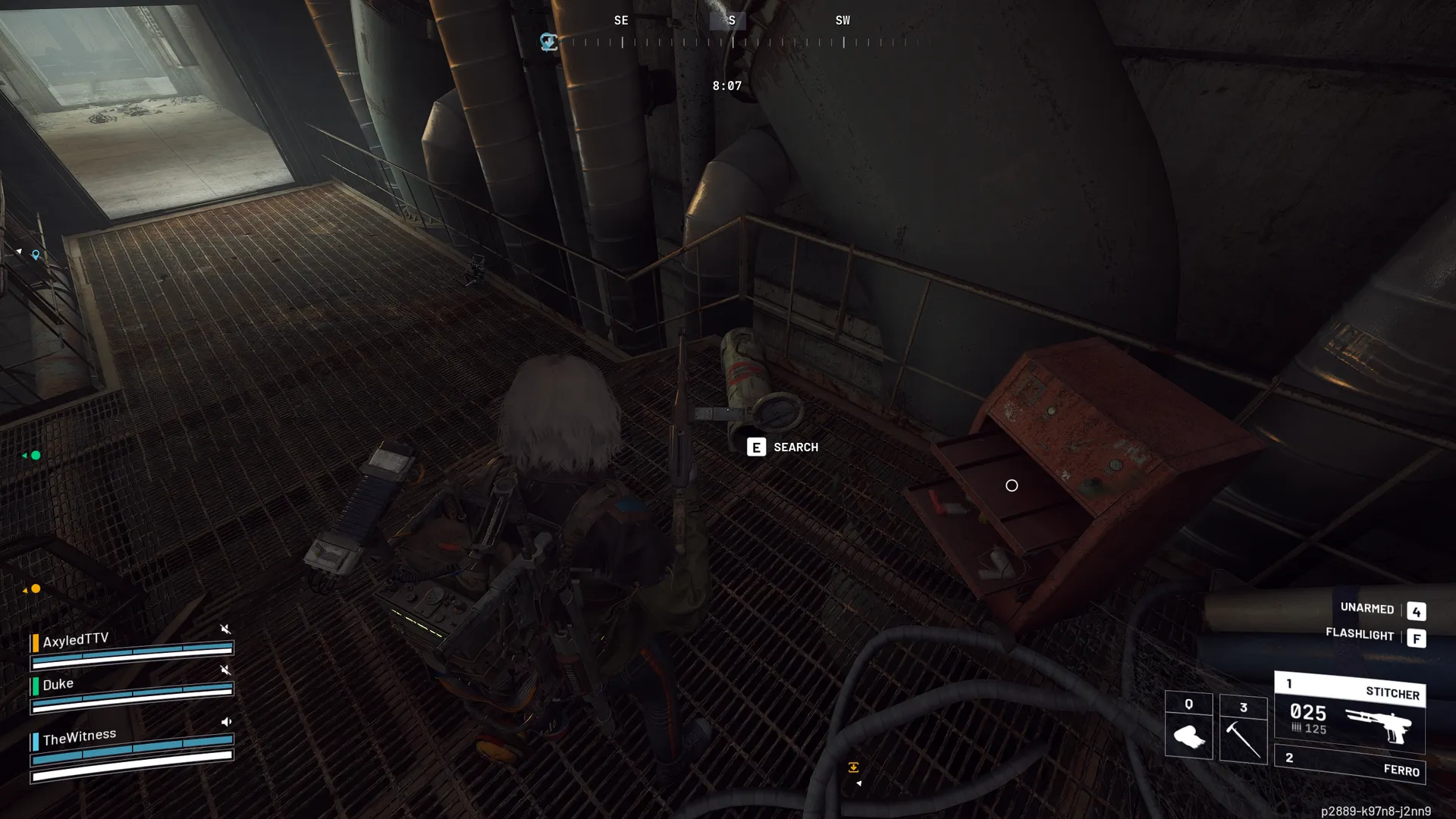Click the orange teammate direction marker
Image resolution: width=1456 pixels, height=819 pixels.
35,589
